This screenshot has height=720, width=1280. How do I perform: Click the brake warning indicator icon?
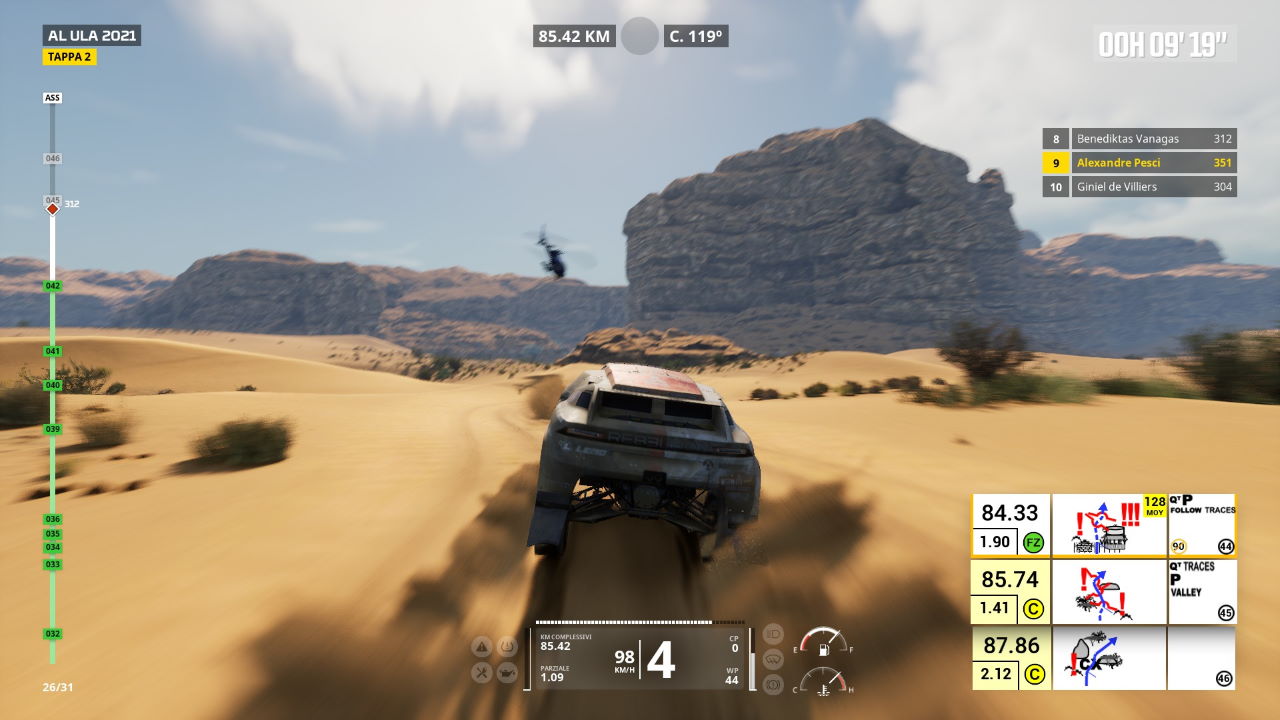[x=772, y=684]
